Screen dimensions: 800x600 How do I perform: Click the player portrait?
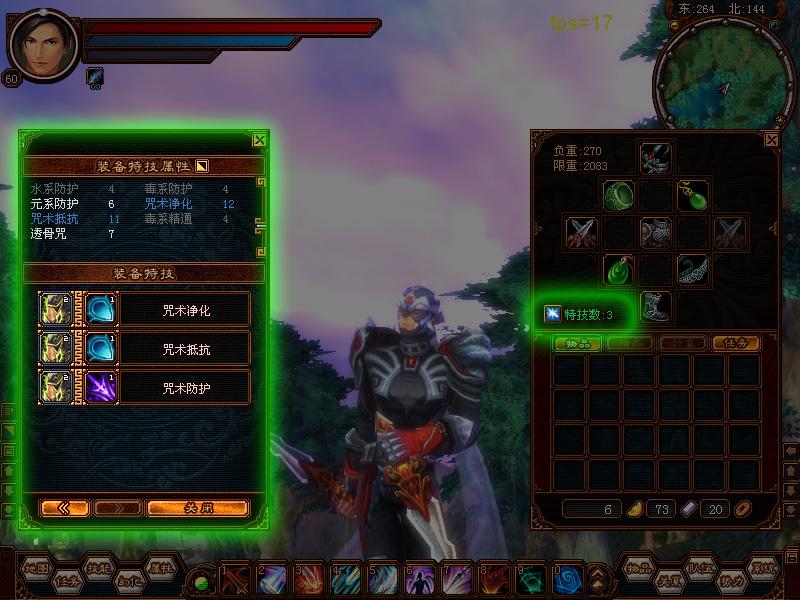point(43,44)
